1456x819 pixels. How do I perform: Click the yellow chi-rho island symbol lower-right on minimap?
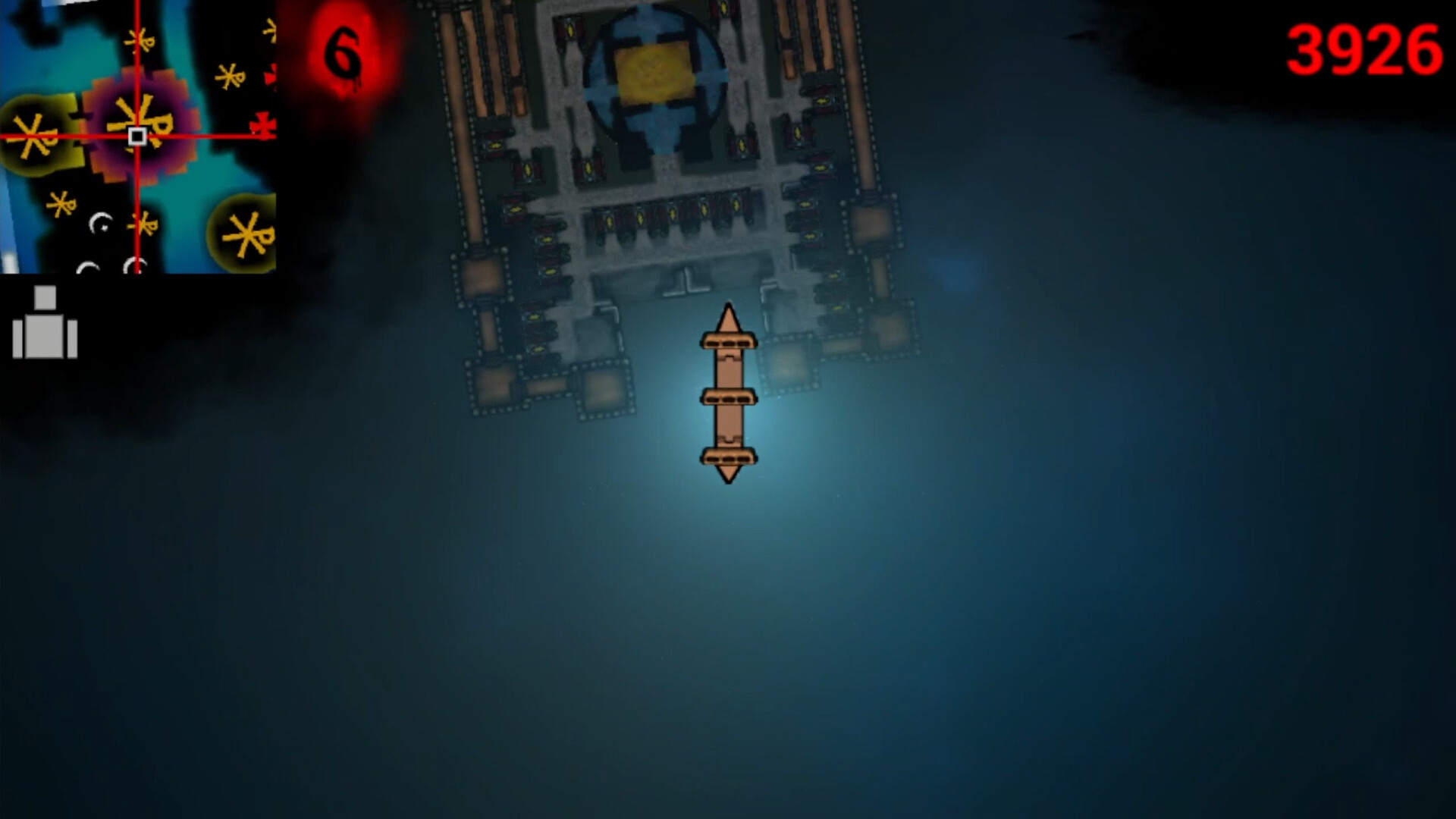(x=246, y=235)
